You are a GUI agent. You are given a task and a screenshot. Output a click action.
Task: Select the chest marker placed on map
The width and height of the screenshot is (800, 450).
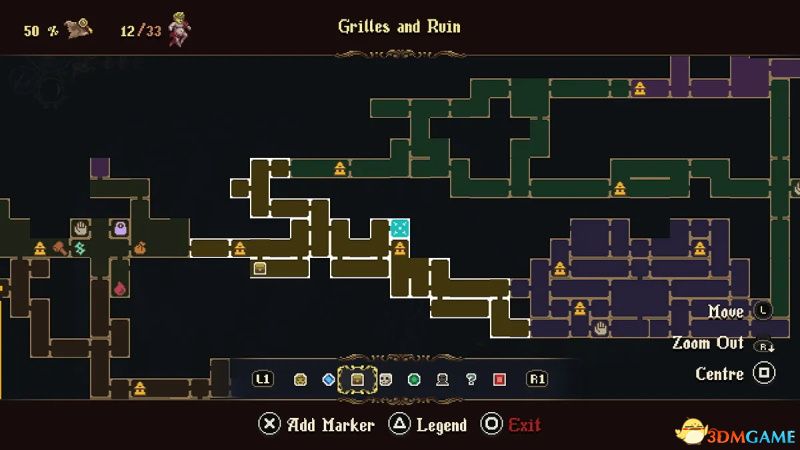260,267
